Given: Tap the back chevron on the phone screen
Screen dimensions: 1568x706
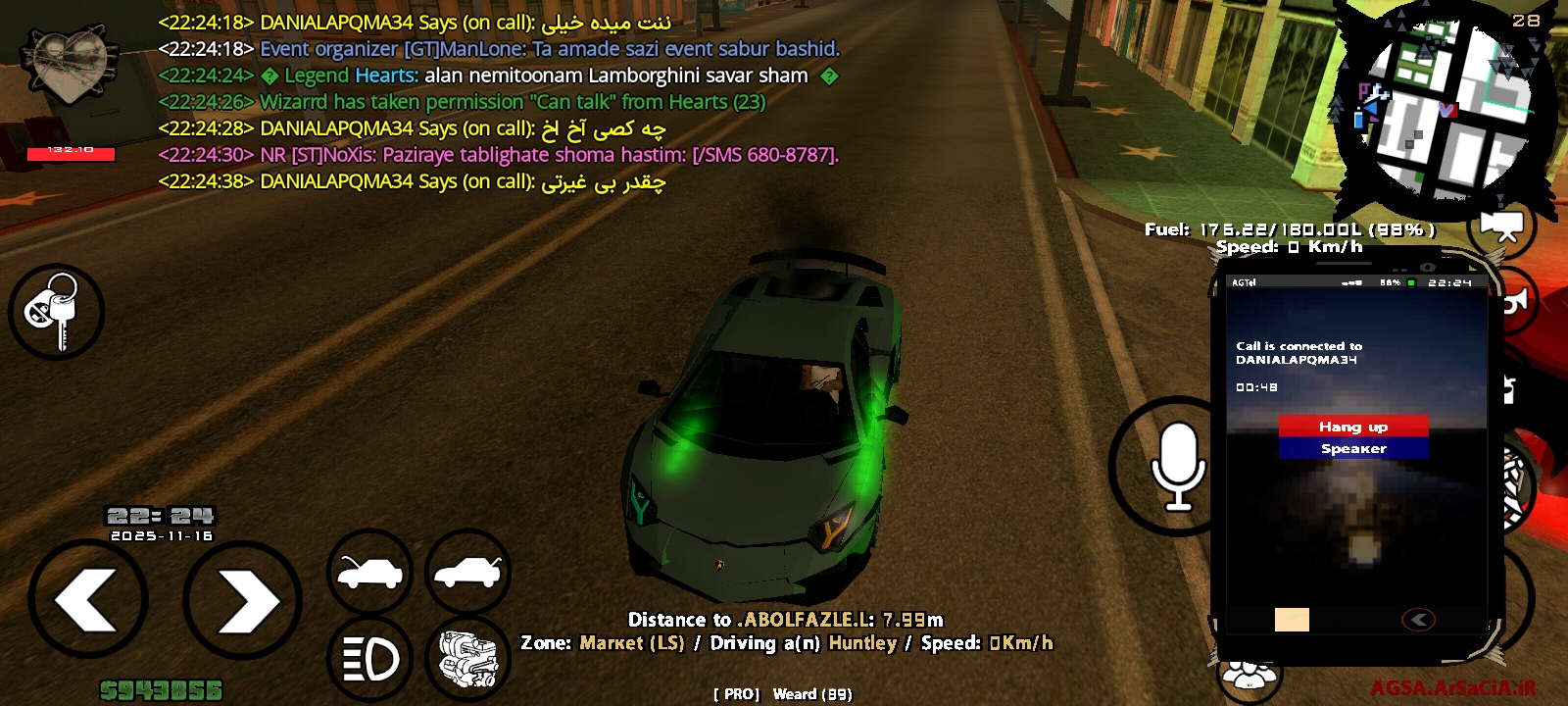Looking at the screenshot, I should pos(1418,619).
